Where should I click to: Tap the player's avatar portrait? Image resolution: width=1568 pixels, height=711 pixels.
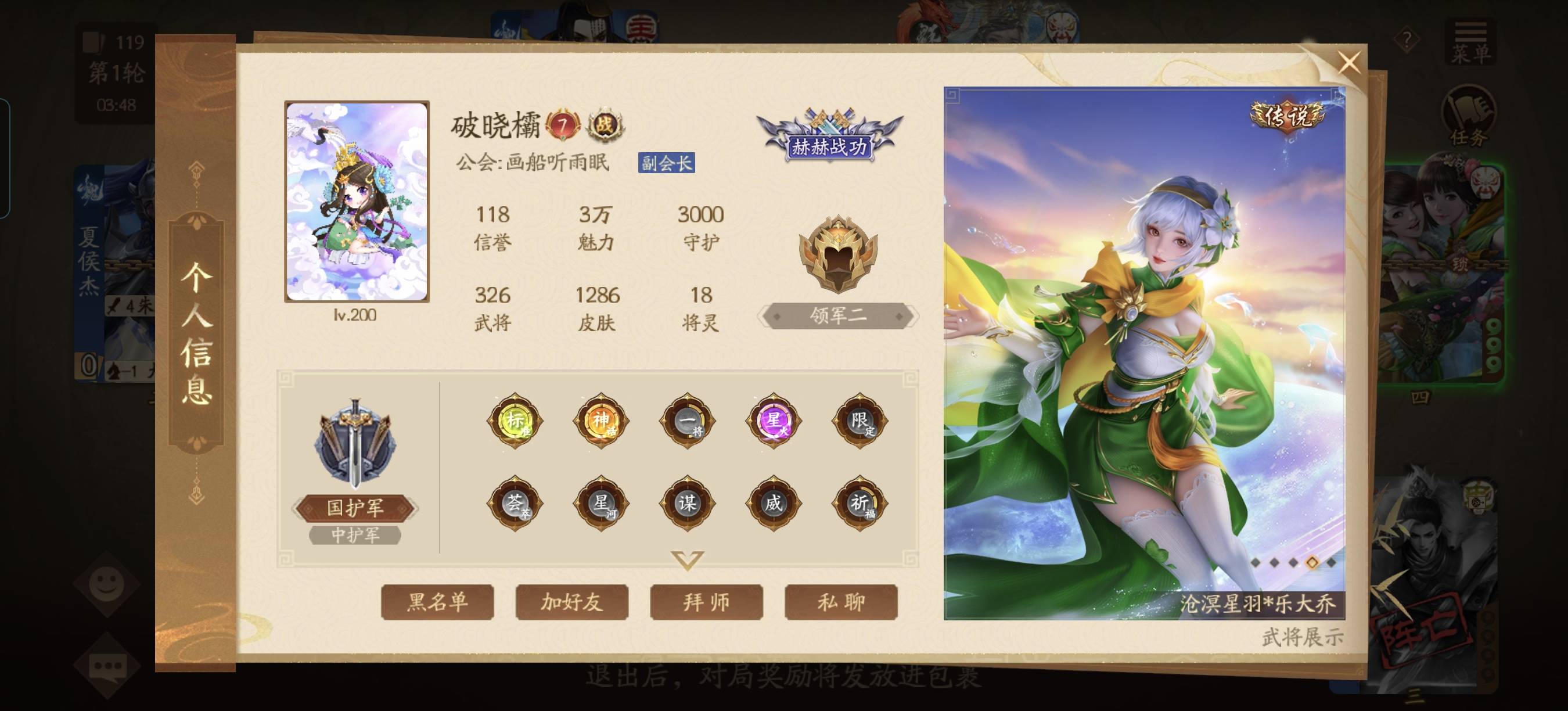(x=357, y=202)
